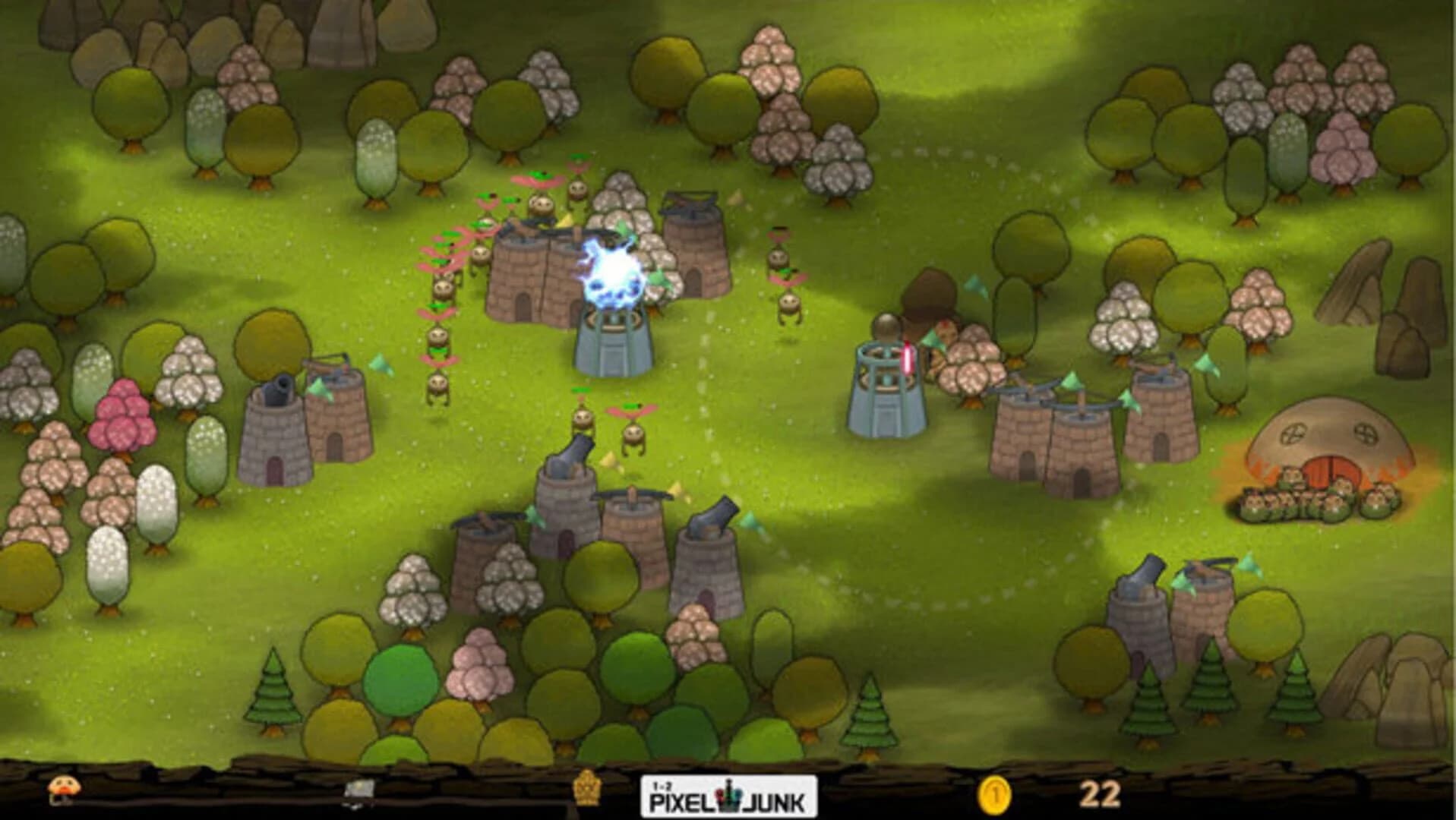Image resolution: width=1456 pixels, height=820 pixels.
Task: Select the twin cannon towers bottom right
Action: [x=1170, y=607]
